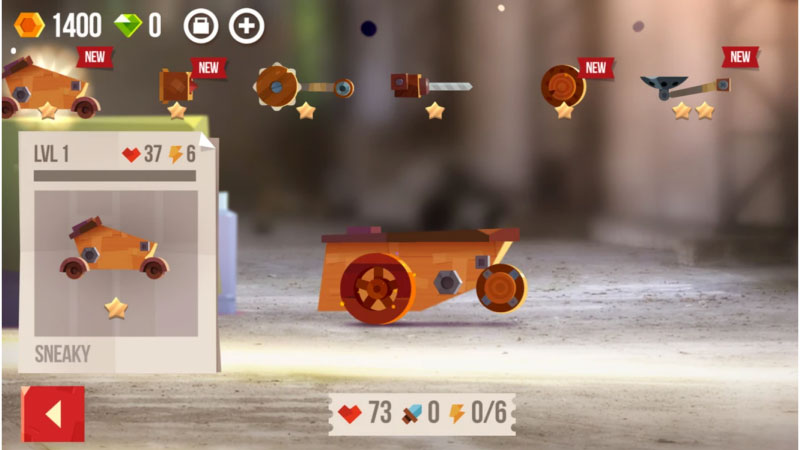Go back with the red arrow button
800x450 pixels.
click(x=53, y=413)
